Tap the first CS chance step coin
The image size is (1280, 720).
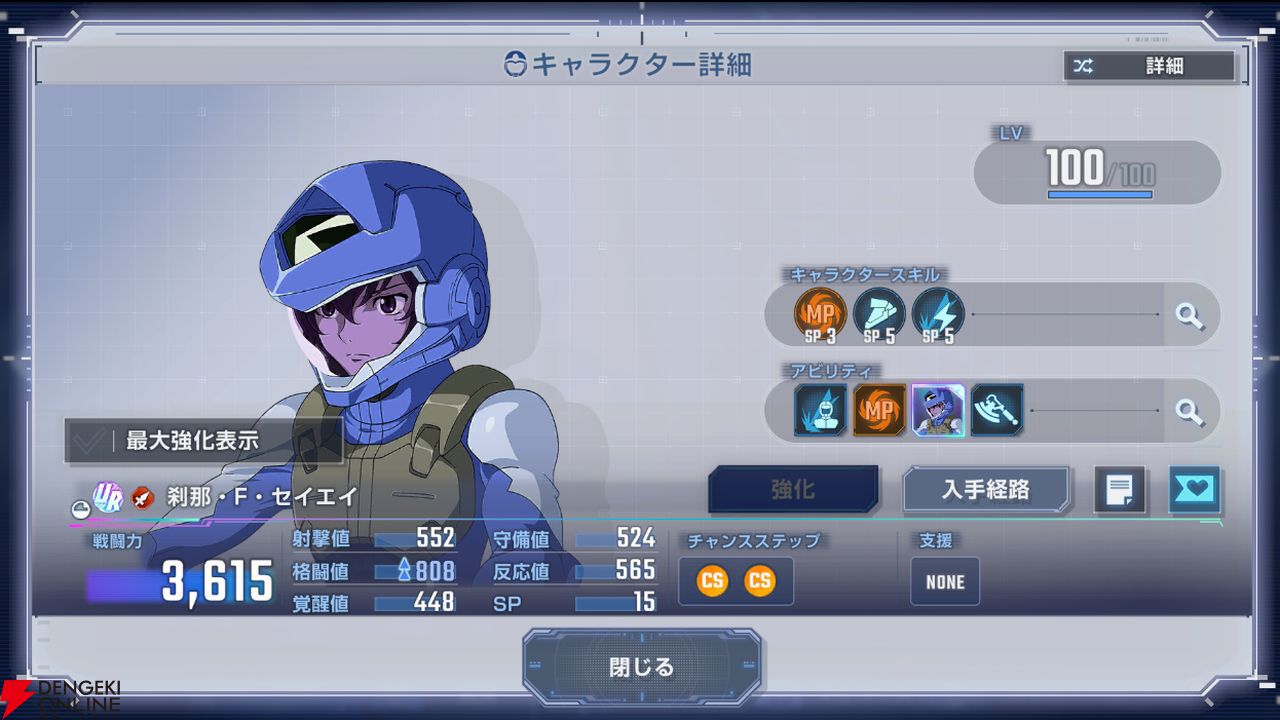[712, 581]
